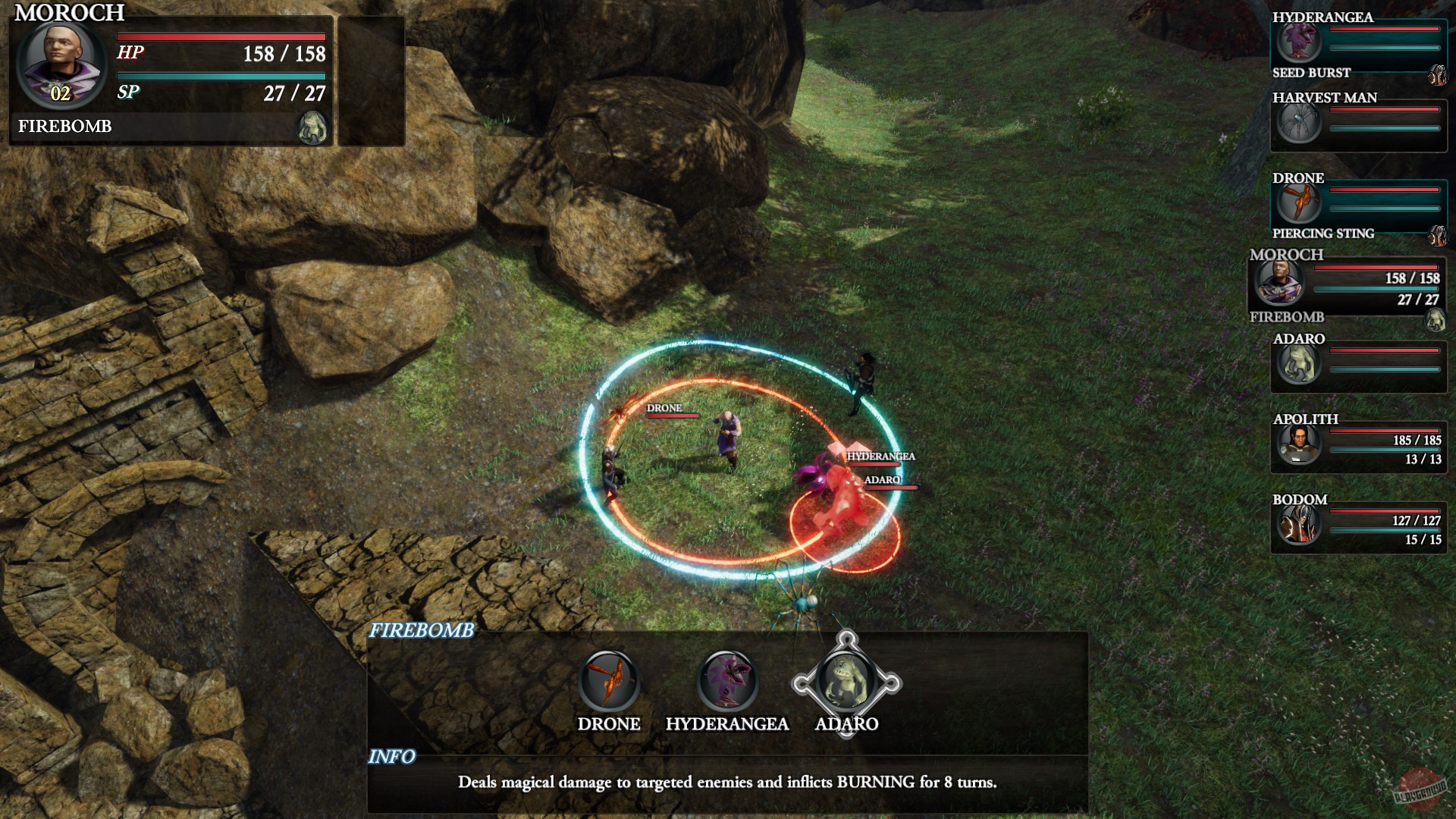Viewport: 1456px width, 819px height.
Task: Click the Bodom portrait on the right panel
Action: tap(1299, 527)
